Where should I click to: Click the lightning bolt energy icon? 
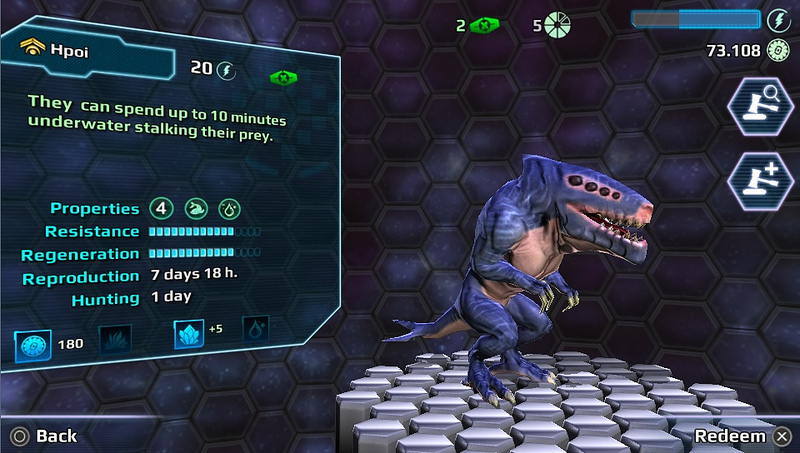pyautogui.click(x=778, y=19)
